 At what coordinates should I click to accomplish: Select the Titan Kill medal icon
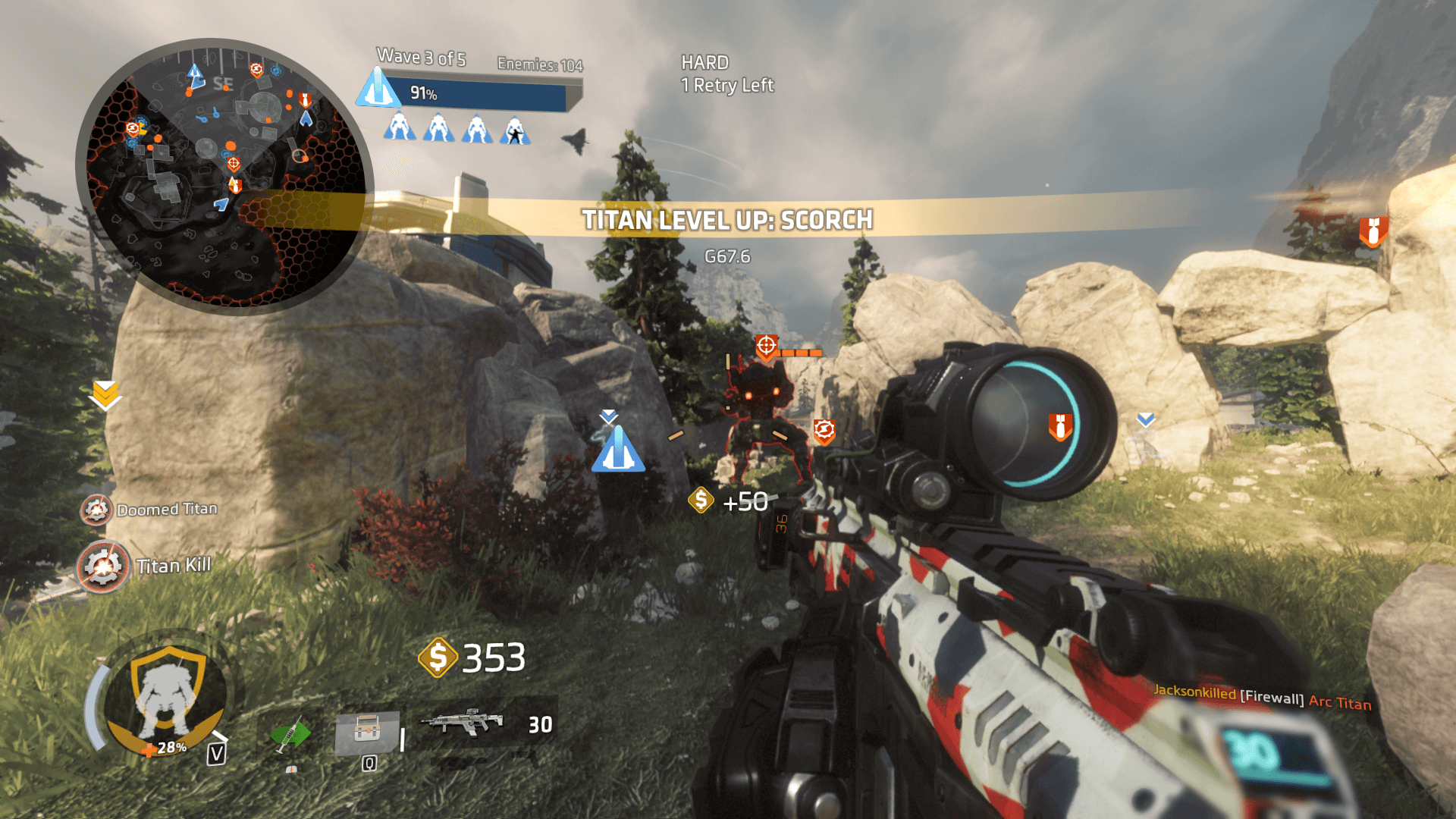tap(103, 566)
